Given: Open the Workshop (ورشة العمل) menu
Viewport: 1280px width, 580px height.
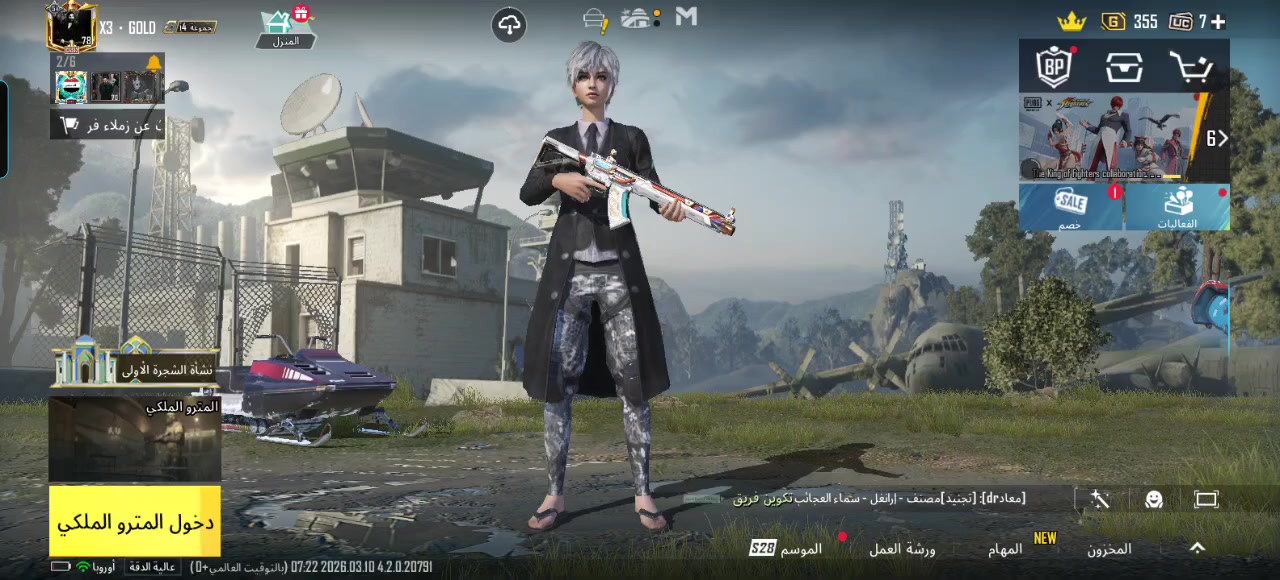Looking at the screenshot, I should pyautogui.click(x=901, y=549).
